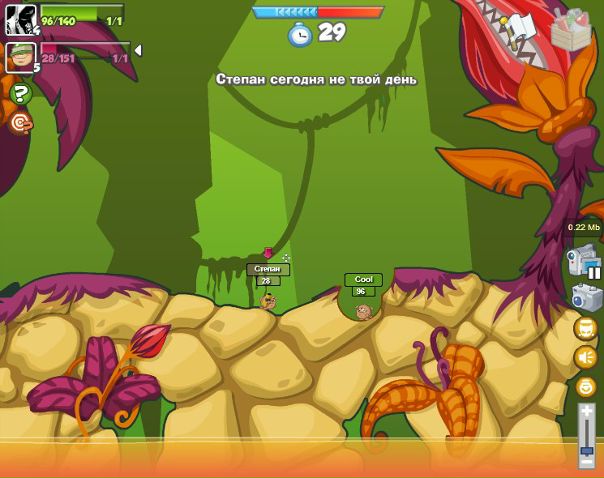Select the green-cap player avatar
Screen dimensions: 604x478
pos(20,57)
